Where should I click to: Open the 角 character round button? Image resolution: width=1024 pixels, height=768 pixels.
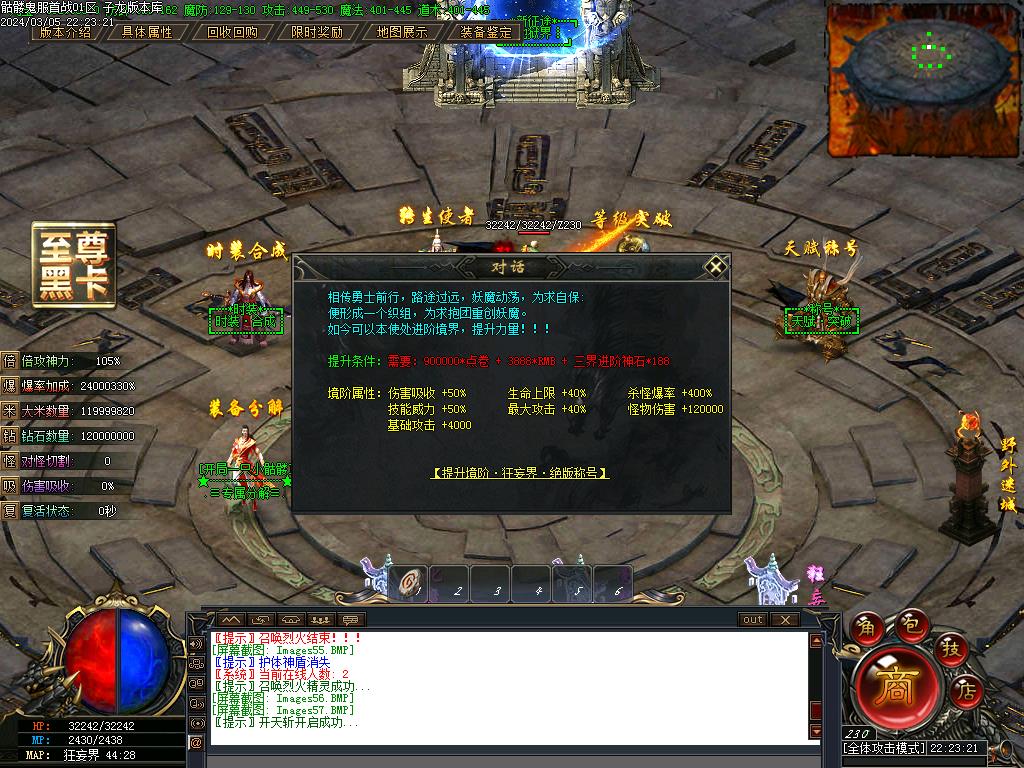point(866,628)
